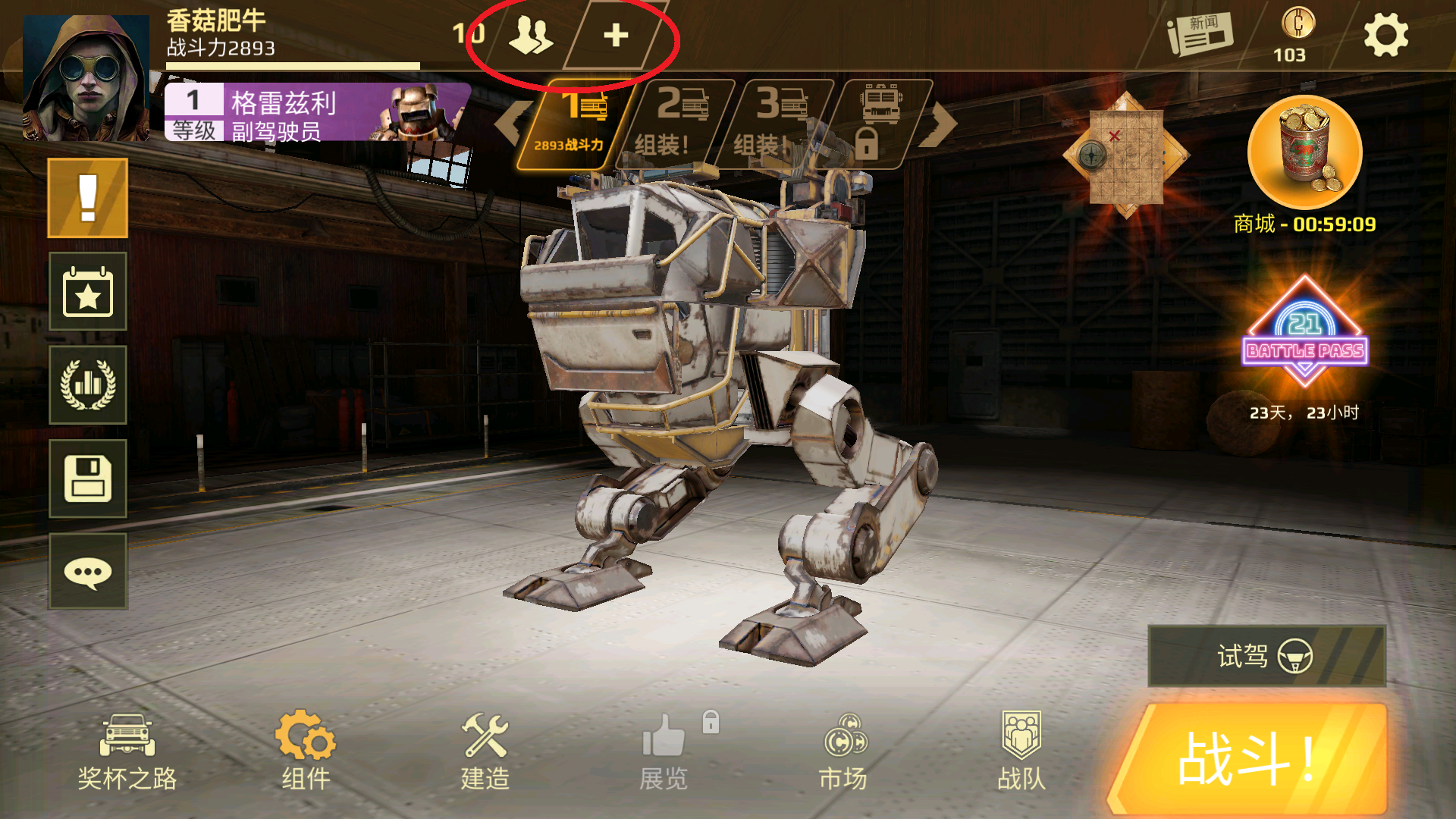This screenshot has height=819, width=1456.
Task: Go to the 建造 build screen
Action: click(x=485, y=752)
